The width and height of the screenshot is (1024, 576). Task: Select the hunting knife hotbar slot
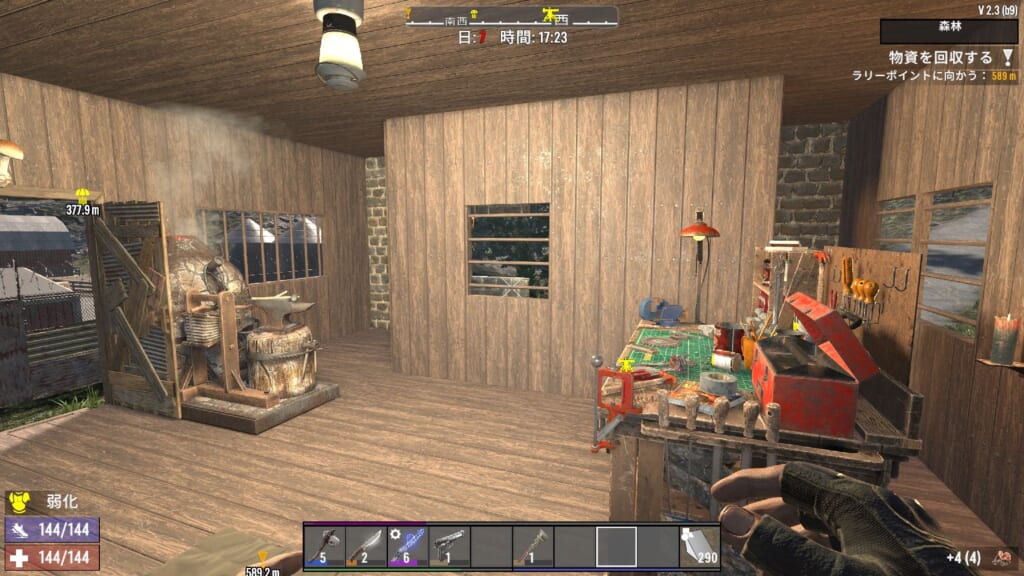(366, 546)
